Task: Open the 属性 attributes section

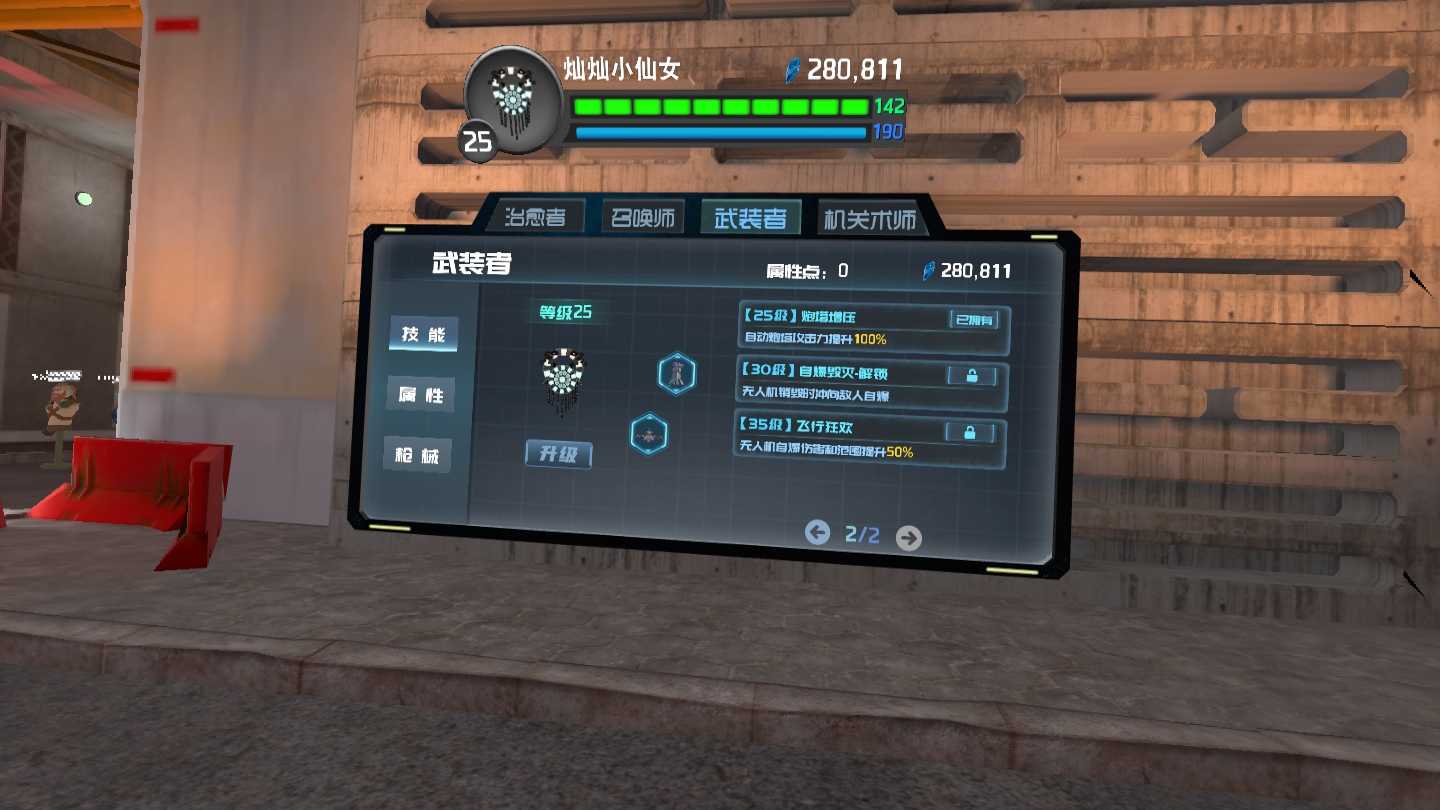Action: coord(421,395)
